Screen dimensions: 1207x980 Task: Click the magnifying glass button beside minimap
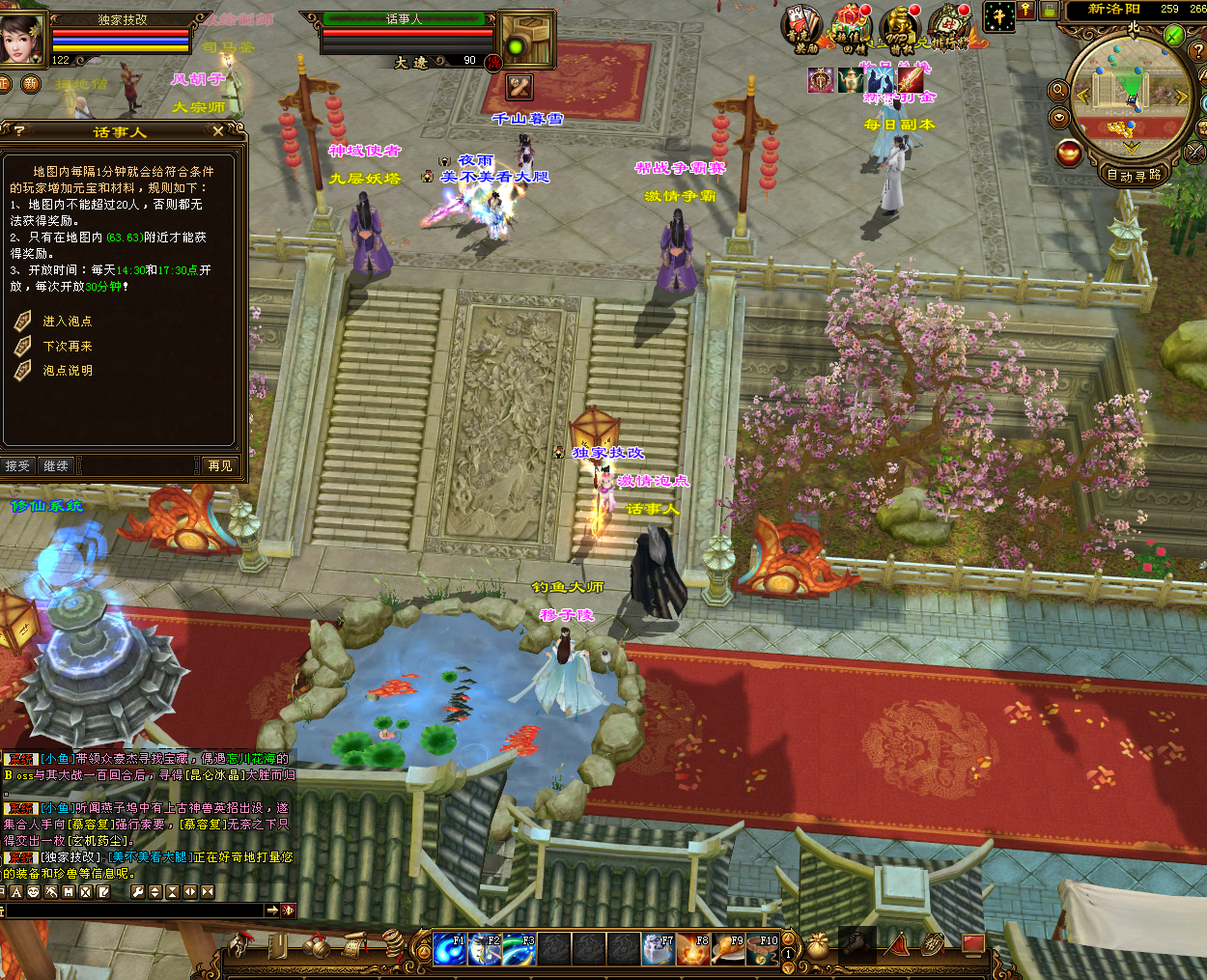point(1058,91)
